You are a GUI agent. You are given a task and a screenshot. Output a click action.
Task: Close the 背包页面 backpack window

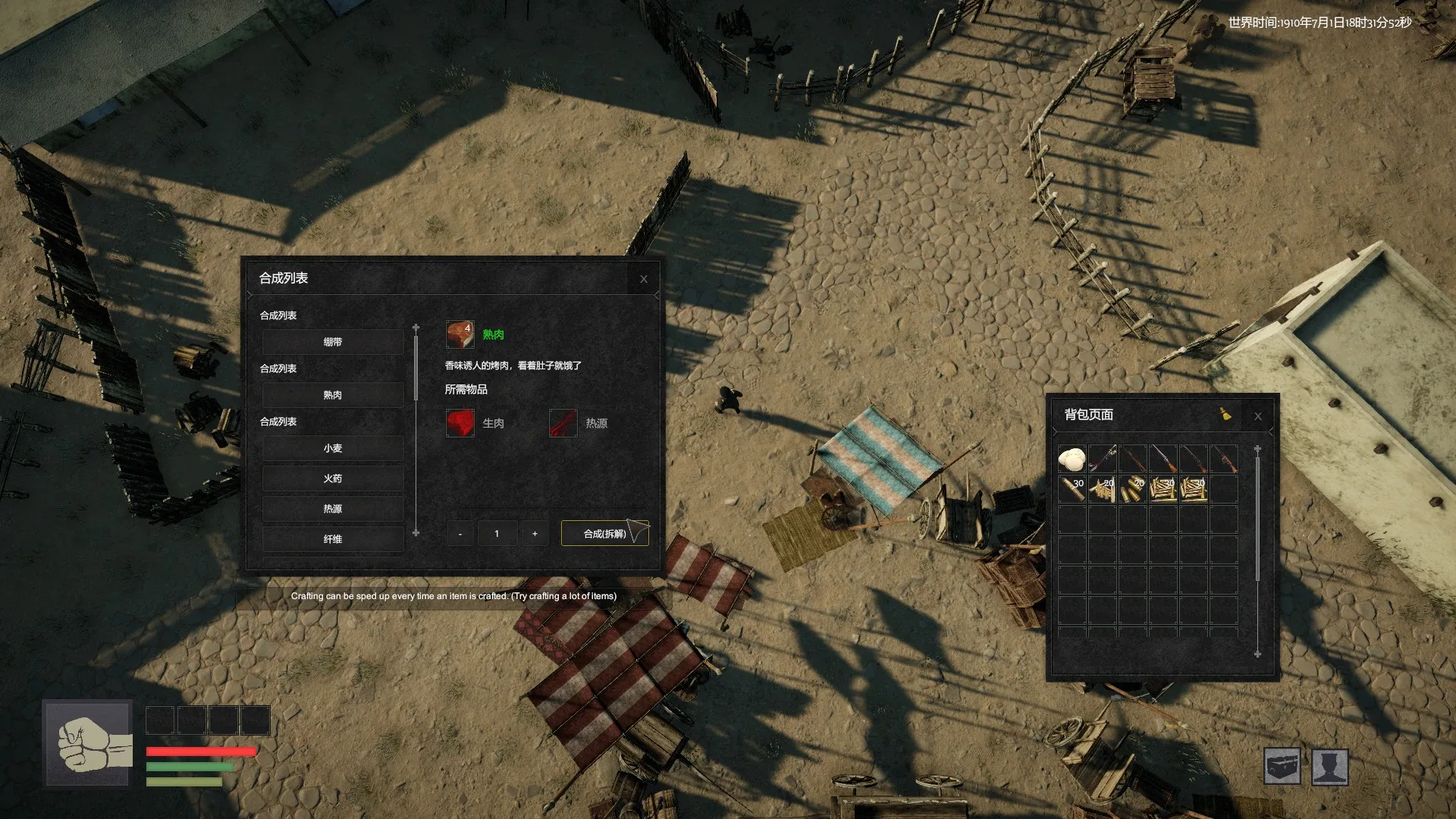tap(1258, 416)
